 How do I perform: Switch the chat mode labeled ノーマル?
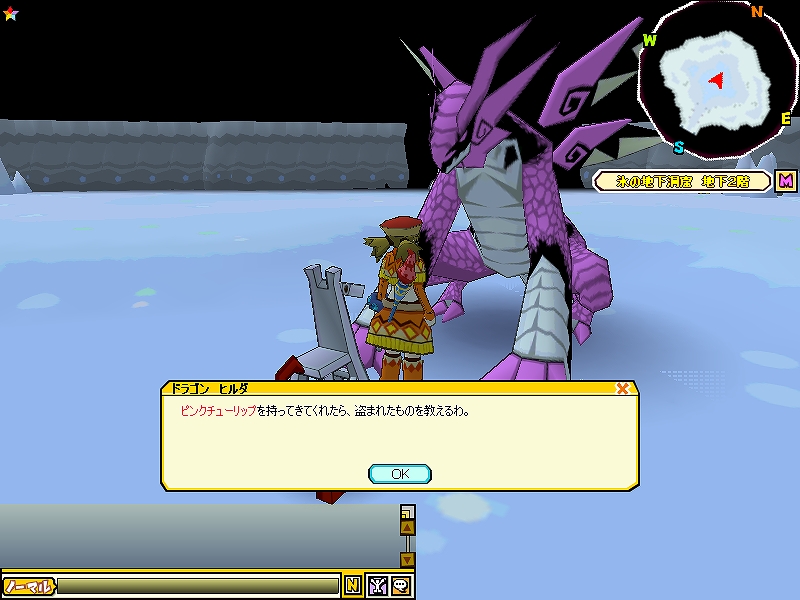point(28,586)
